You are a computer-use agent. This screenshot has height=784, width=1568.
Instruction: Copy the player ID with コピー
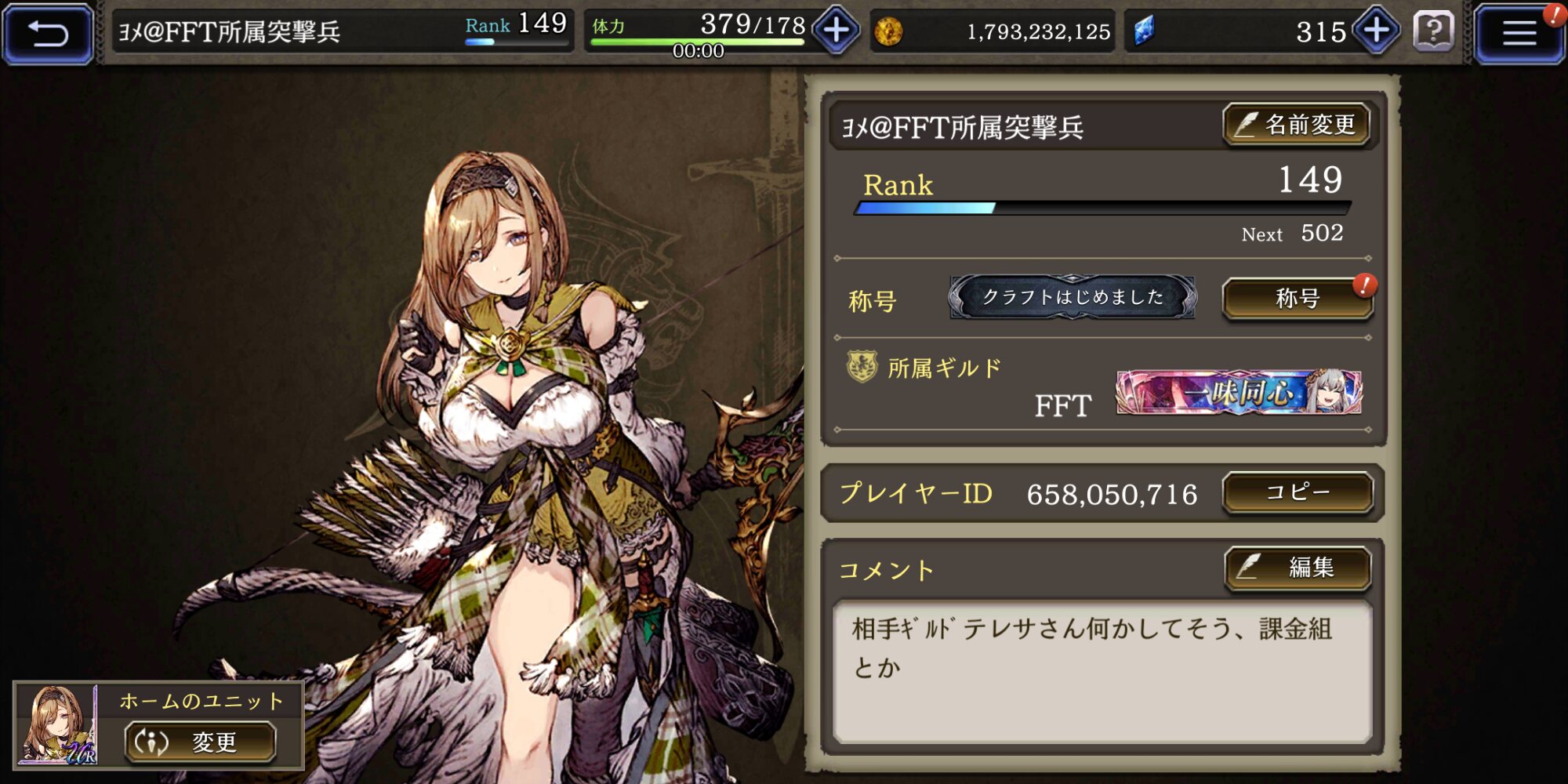tap(1298, 492)
